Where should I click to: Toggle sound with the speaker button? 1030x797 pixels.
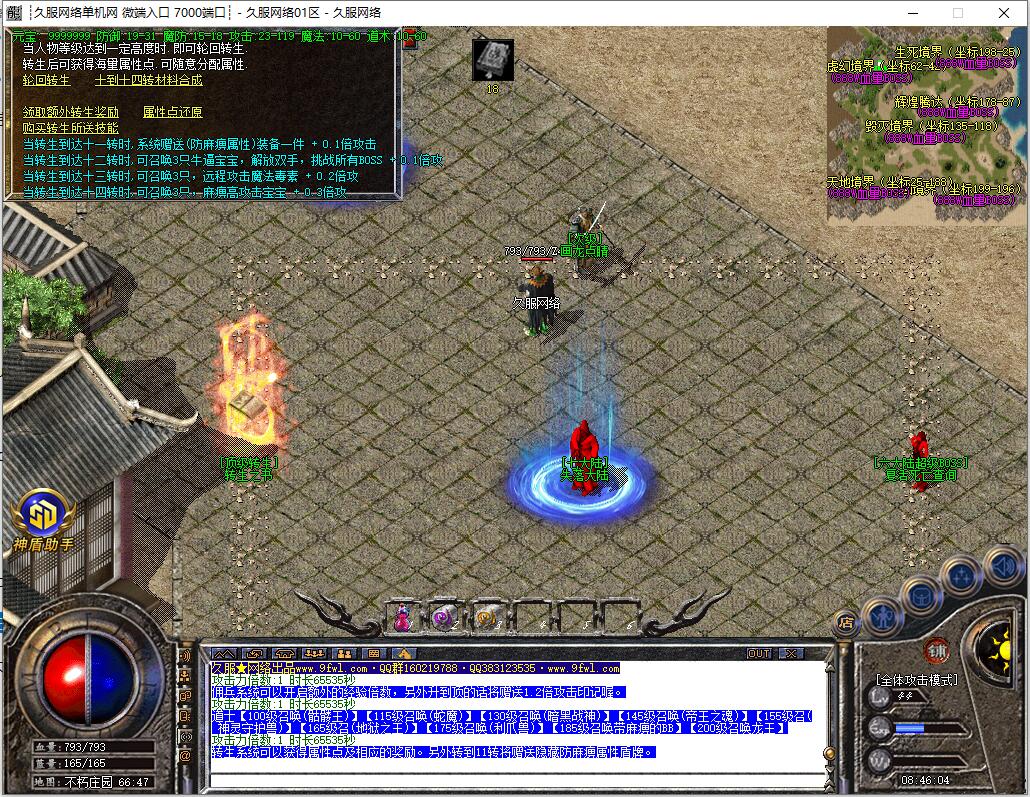point(1002,566)
